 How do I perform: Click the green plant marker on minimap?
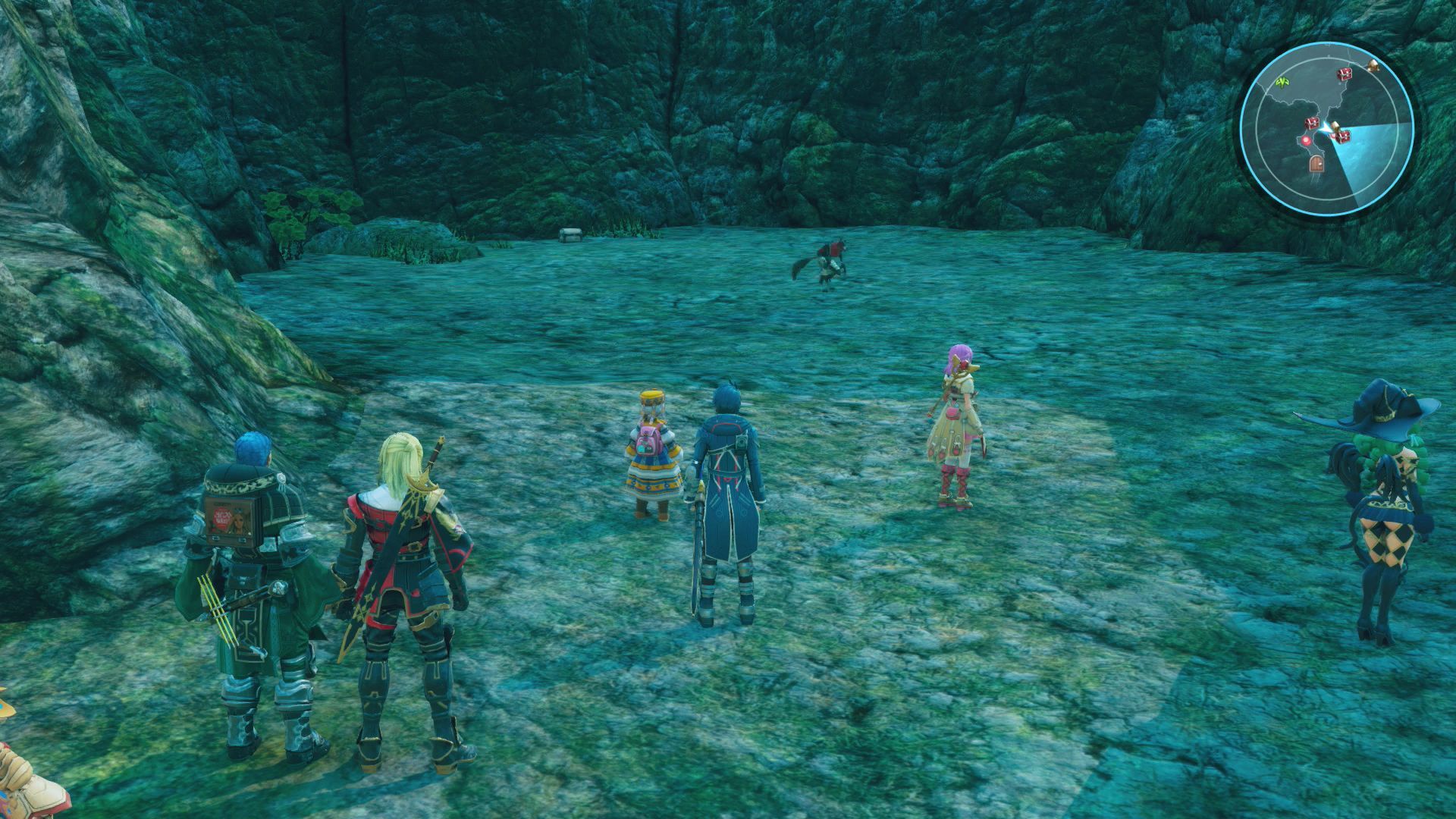(1283, 80)
